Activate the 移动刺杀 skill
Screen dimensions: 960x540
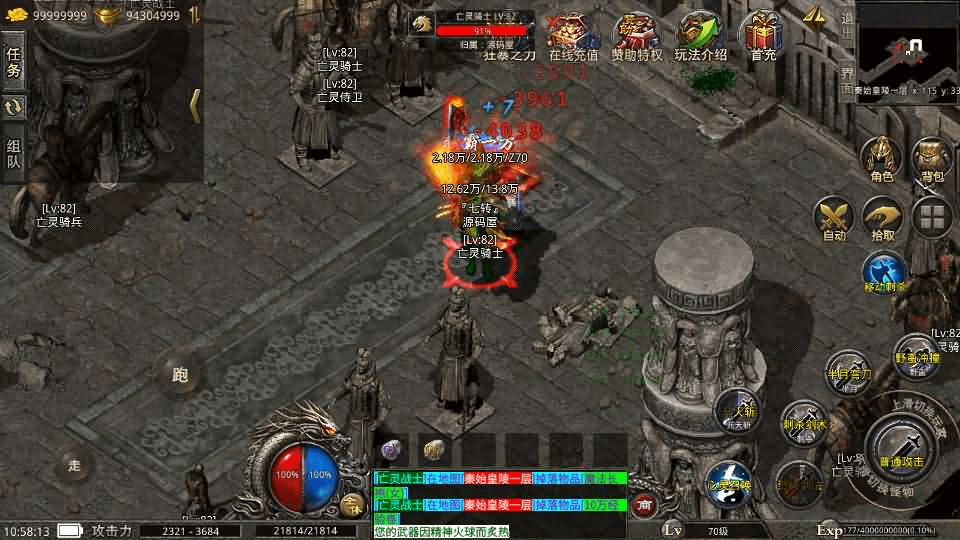tap(884, 273)
